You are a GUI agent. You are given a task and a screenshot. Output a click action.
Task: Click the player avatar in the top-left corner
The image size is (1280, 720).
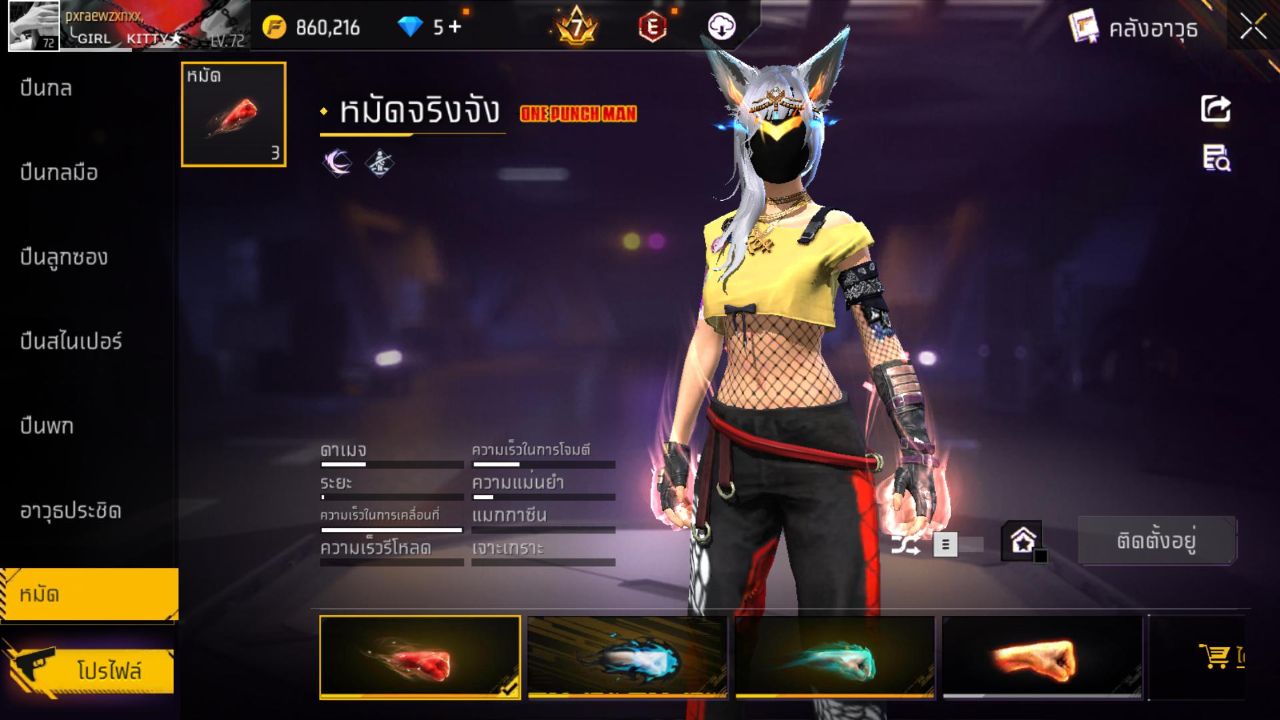pos(33,25)
